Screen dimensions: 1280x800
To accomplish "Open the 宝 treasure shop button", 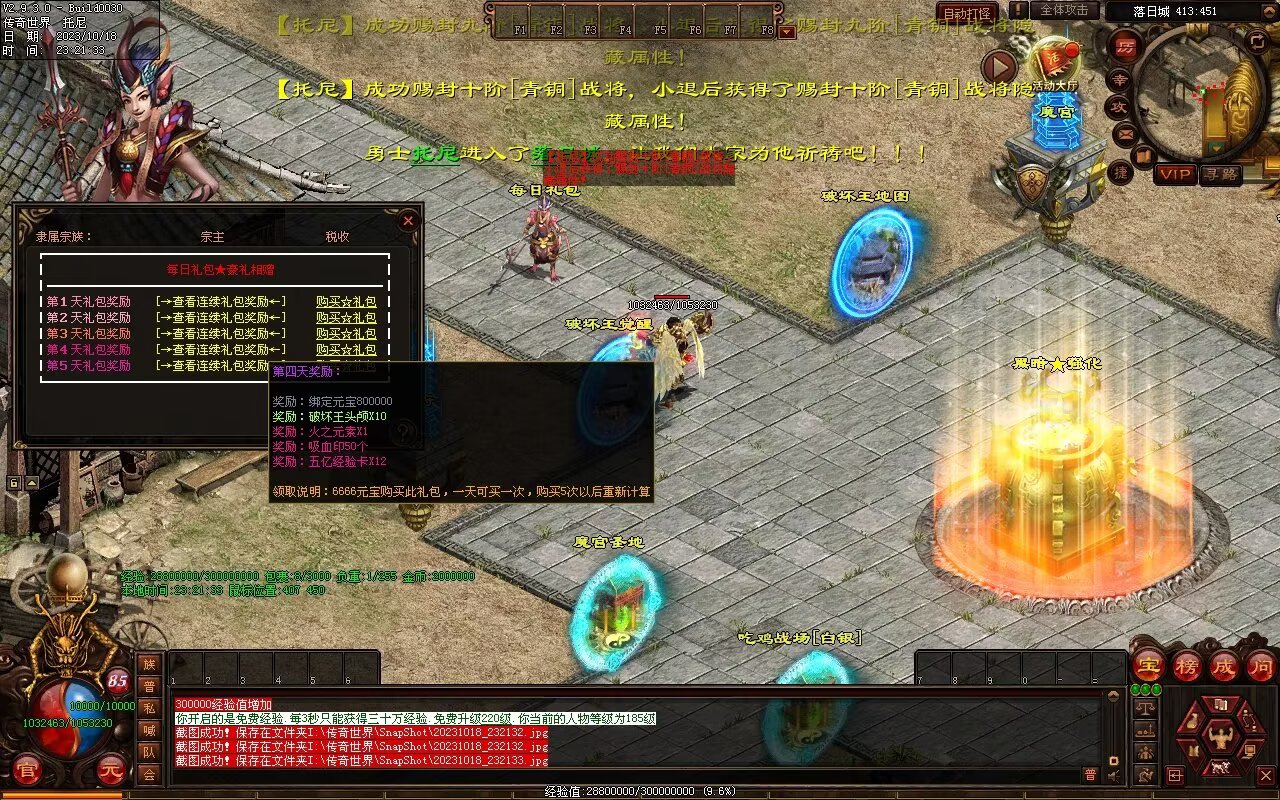I will pyautogui.click(x=1149, y=667).
